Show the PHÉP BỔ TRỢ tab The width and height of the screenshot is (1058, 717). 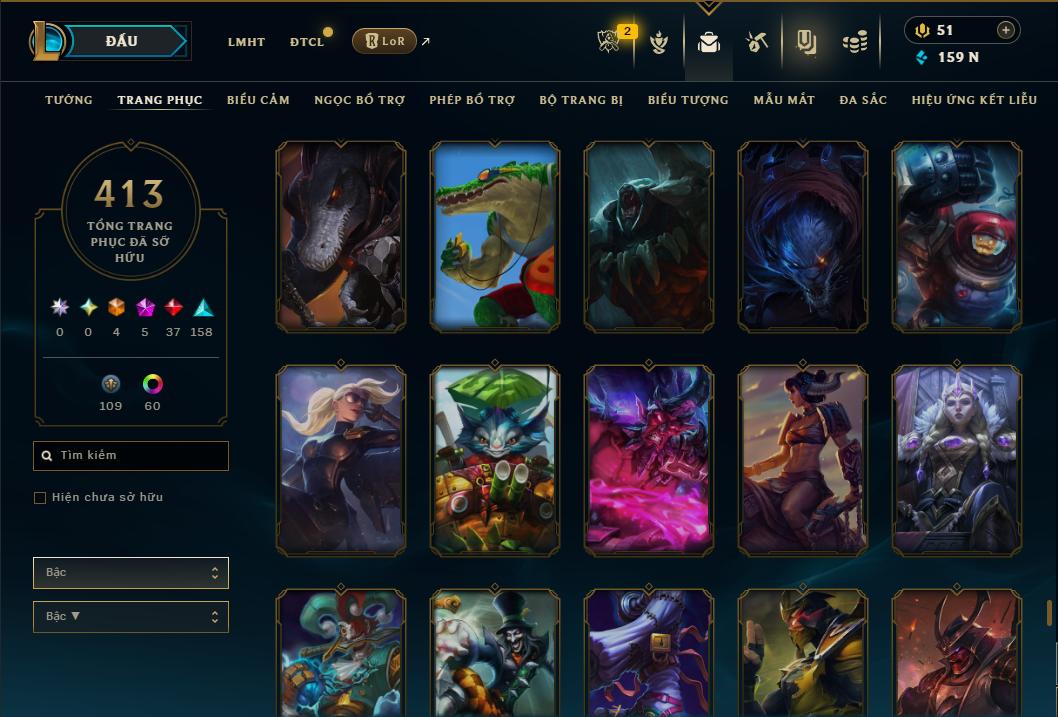pos(472,100)
